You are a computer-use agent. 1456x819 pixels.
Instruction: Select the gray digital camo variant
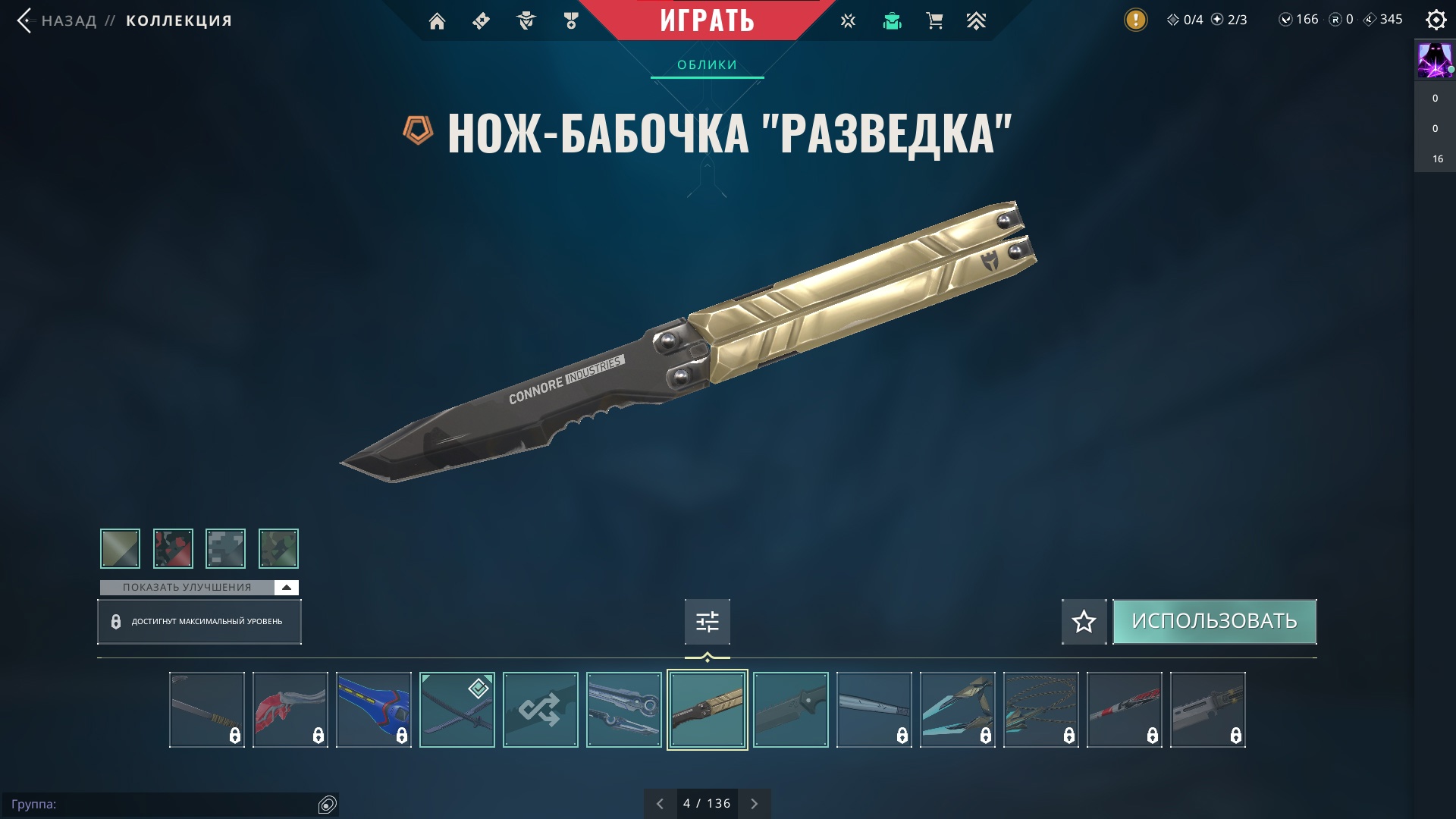click(225, 548)
